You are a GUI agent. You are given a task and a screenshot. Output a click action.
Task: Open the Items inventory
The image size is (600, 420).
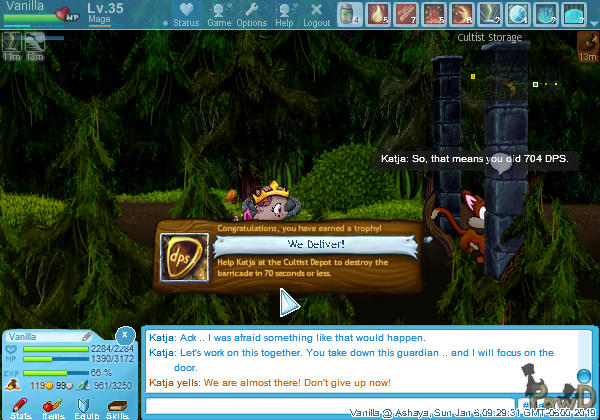click(54, 406)
